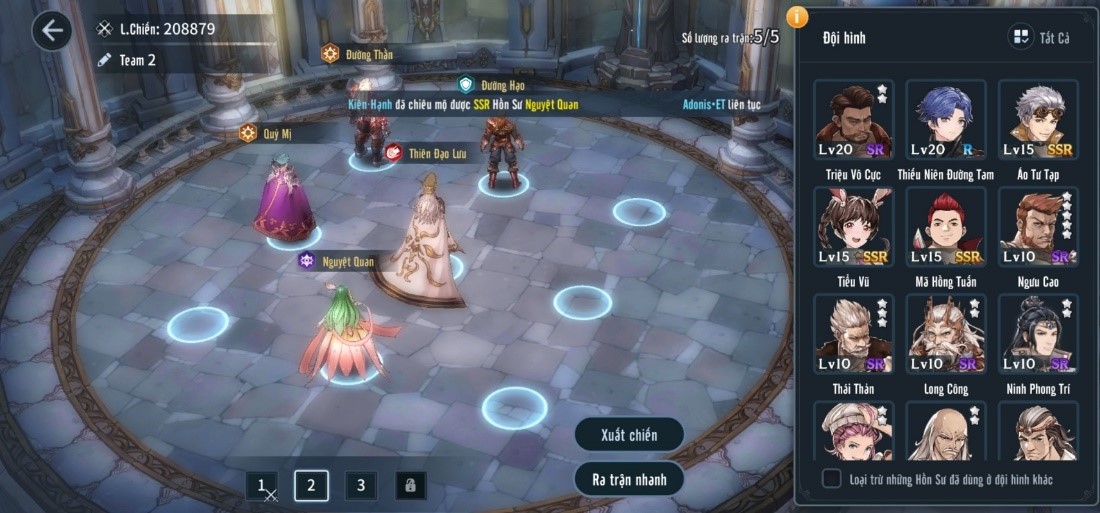The width and height of the screenshot is (1100, 513).
Task: Go back using the arrow button
Action: (x=52, y=31)
